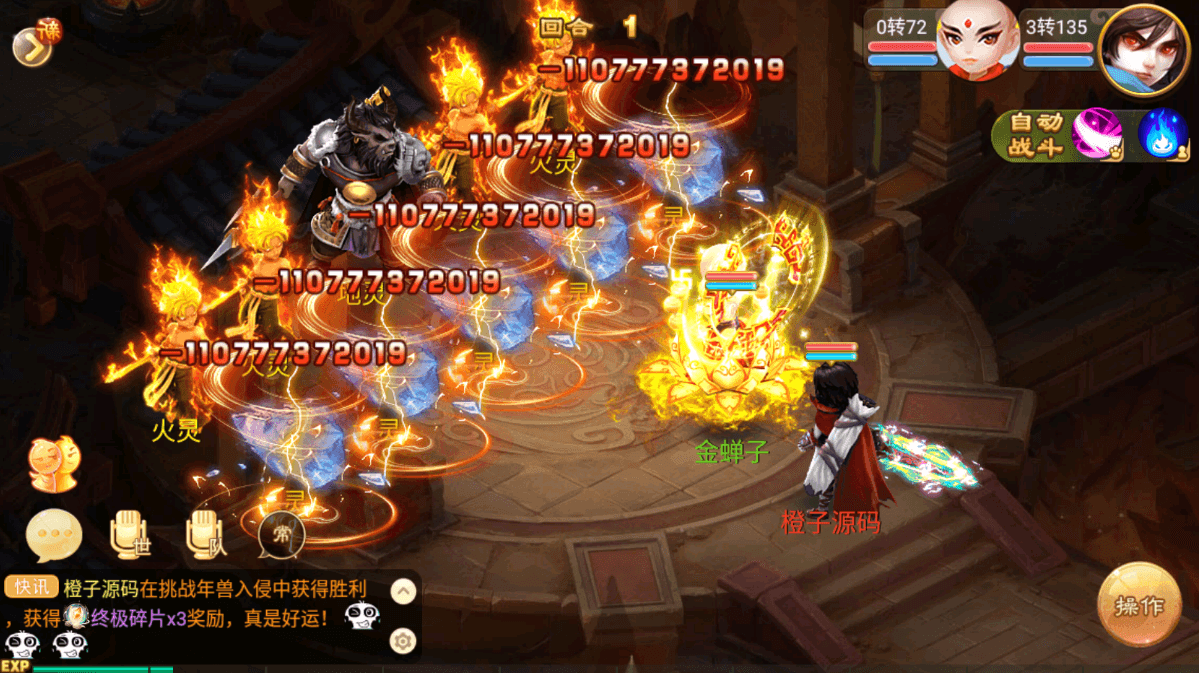Open chat settings gear

click(403, 641)
